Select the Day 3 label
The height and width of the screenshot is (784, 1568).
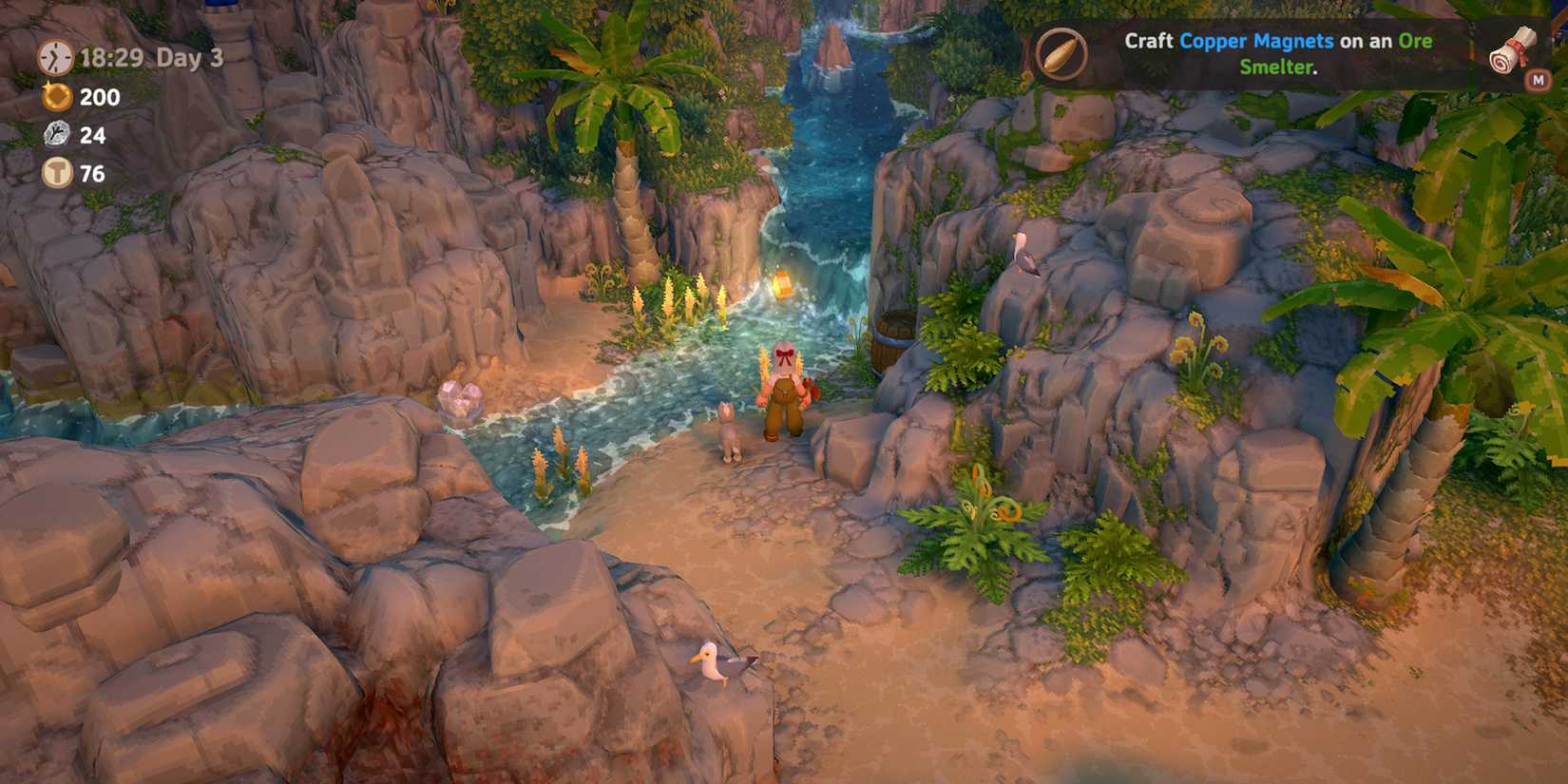[x=187, y=59]
